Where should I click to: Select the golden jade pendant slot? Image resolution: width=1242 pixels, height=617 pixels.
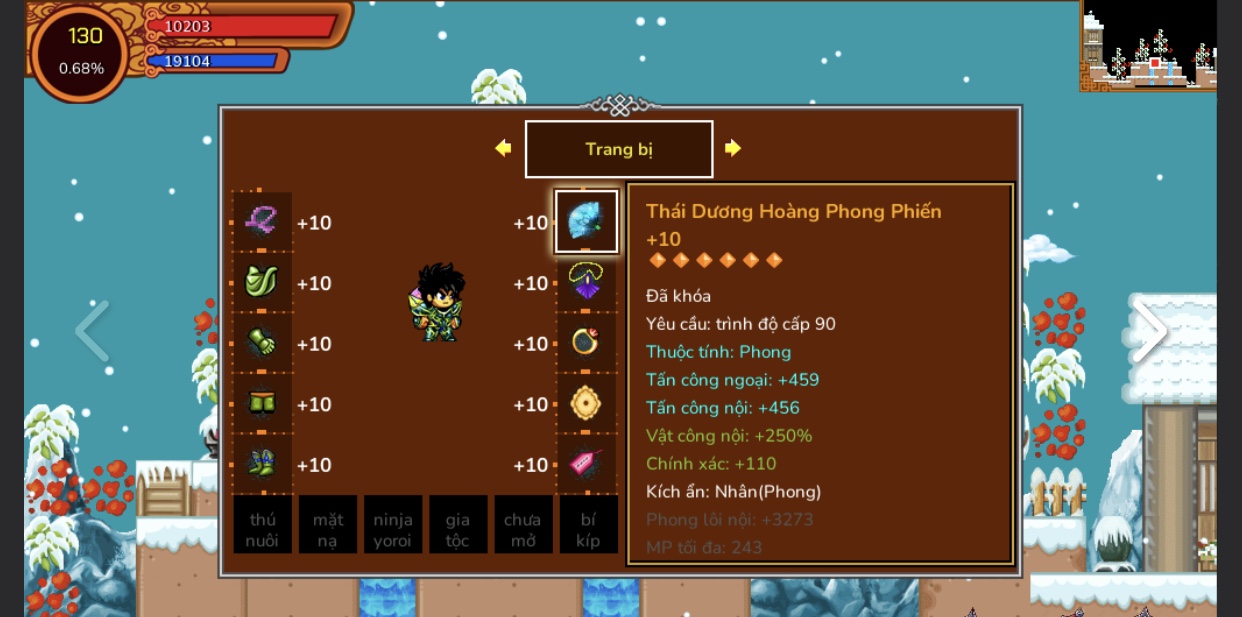click(586, 404)
